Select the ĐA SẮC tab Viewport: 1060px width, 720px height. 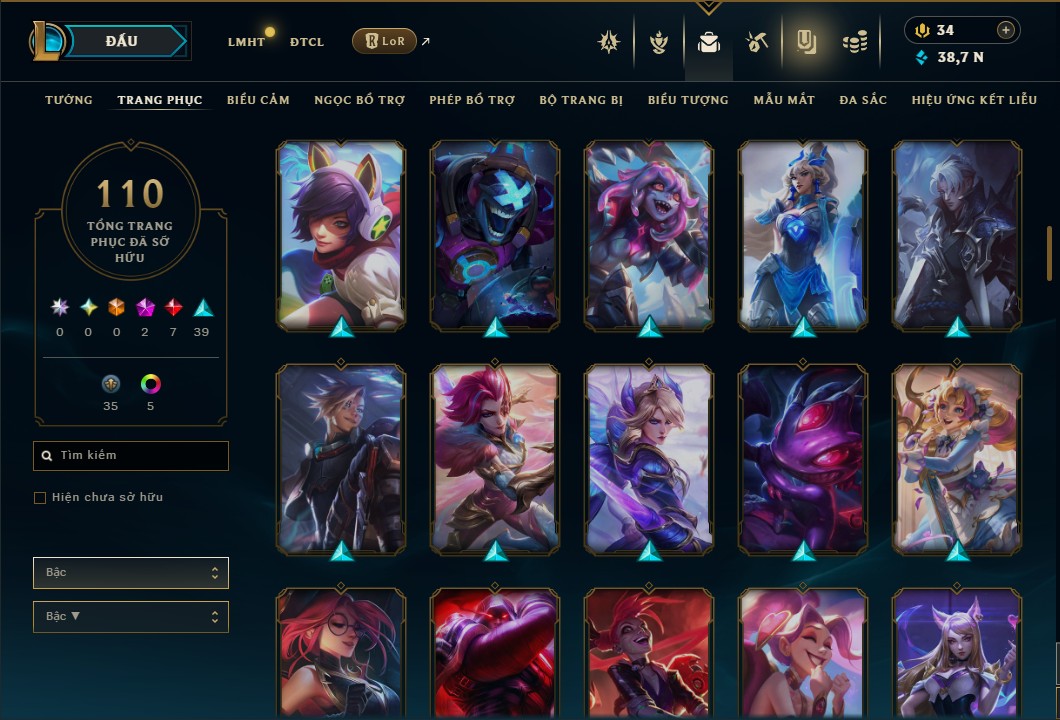pos(863,100)
